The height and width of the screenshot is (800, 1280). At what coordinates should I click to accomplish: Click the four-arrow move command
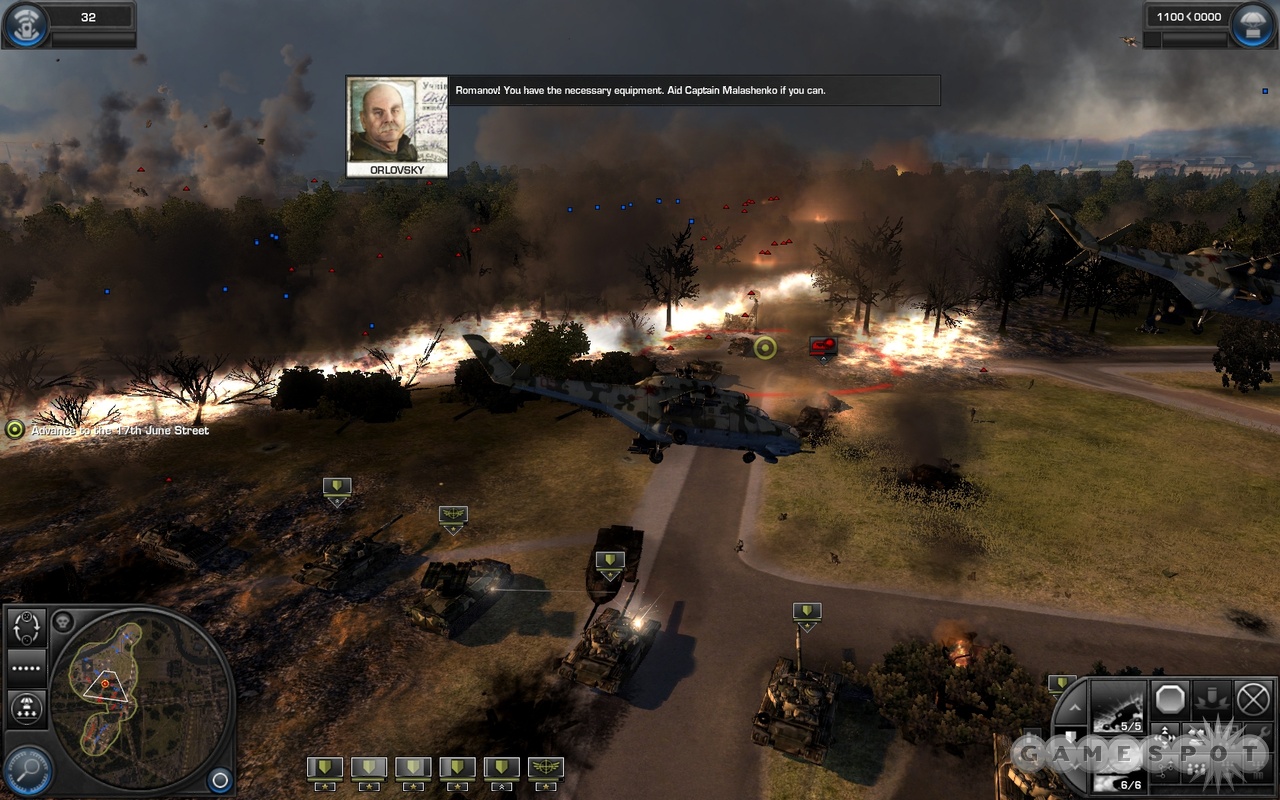[1163, 738]
